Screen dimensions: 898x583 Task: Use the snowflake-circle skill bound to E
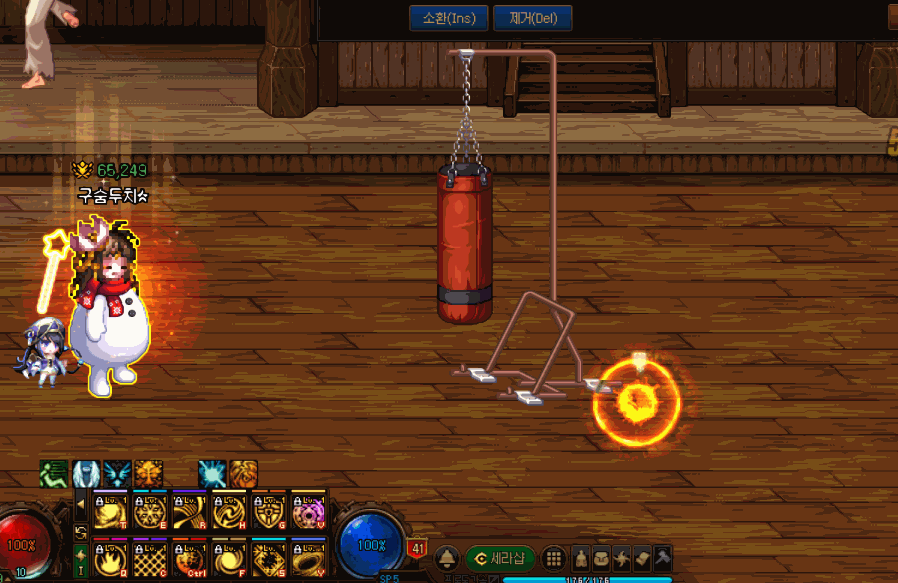pos(148,510)
